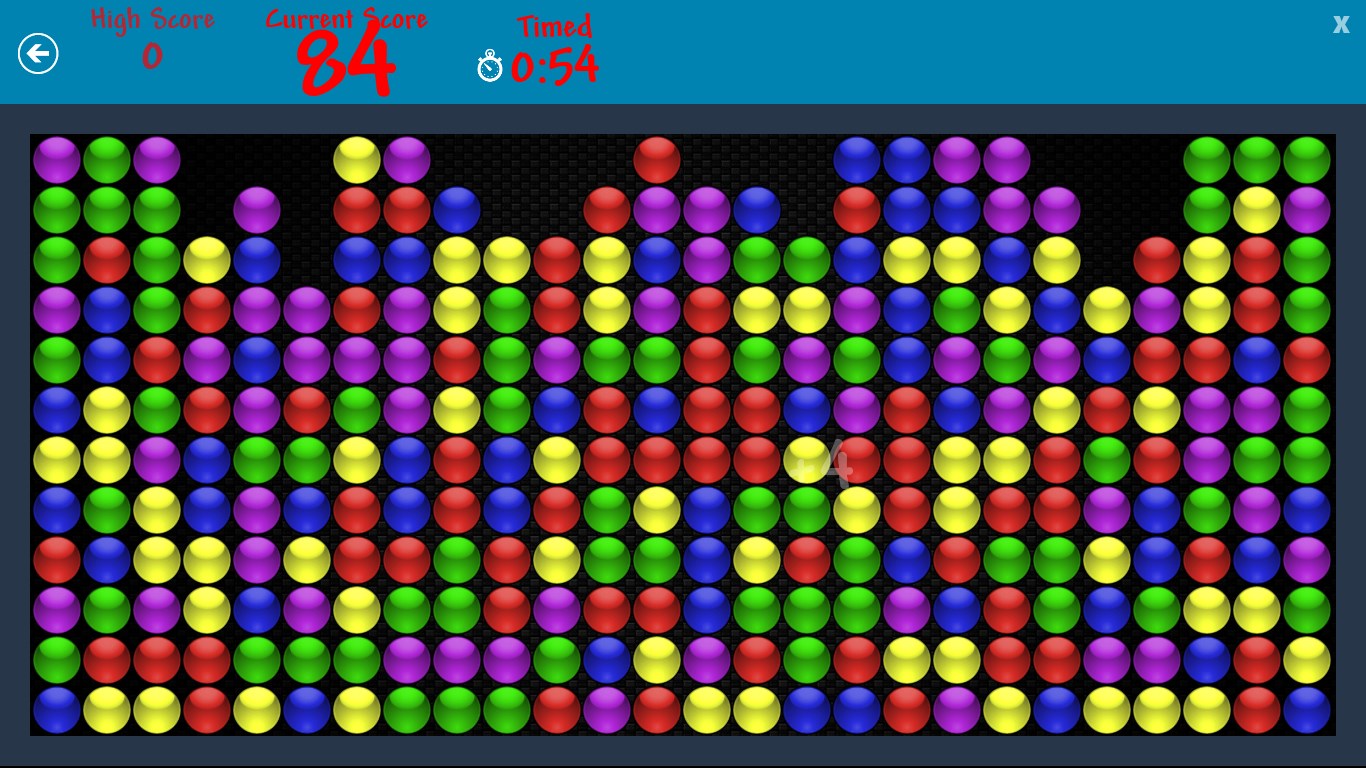Pop a blue bubble in the bottom-left corner
This screenshot has width=1366, height=768.
[56, 710]
